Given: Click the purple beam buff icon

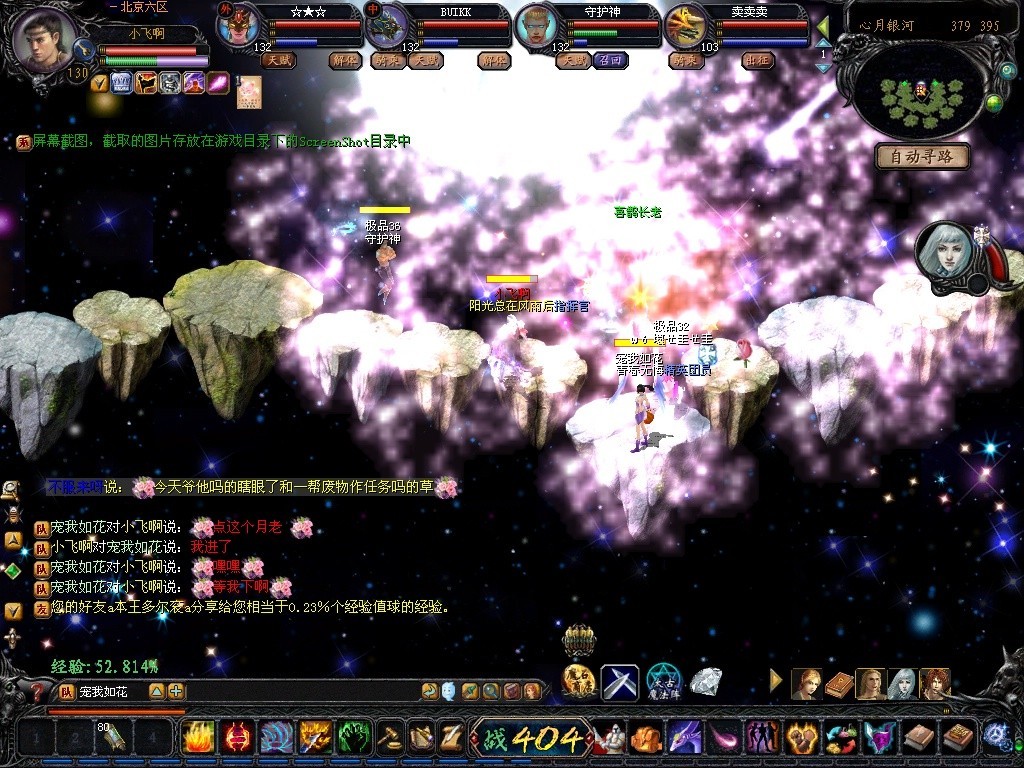Looking at the screenshot, I should click(x=218, y=83).
